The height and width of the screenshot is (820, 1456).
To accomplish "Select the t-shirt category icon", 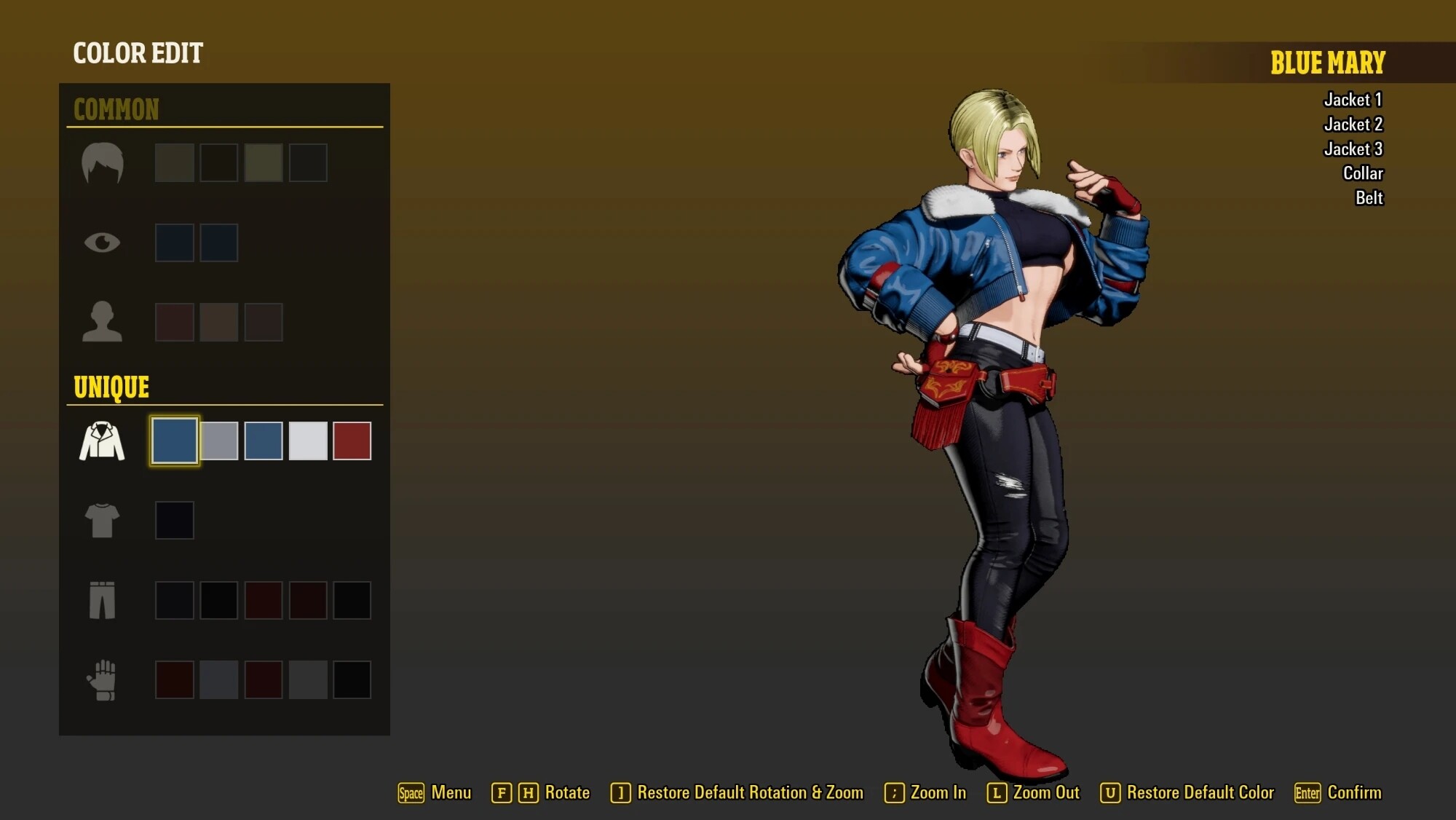I will 102,521.
